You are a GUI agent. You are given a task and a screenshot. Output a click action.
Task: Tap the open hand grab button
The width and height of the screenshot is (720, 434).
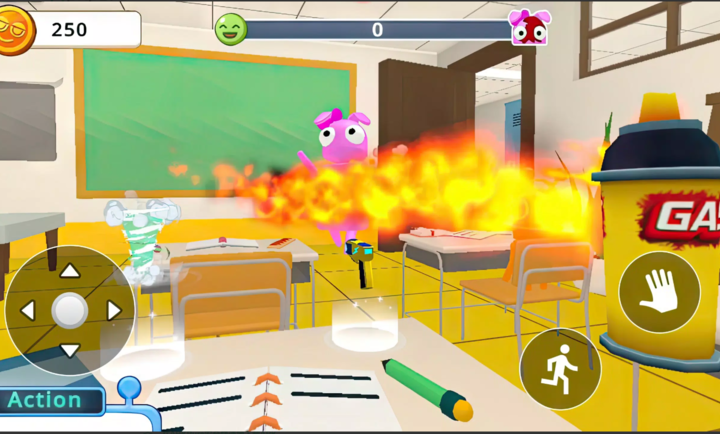(x=659, y=292)
